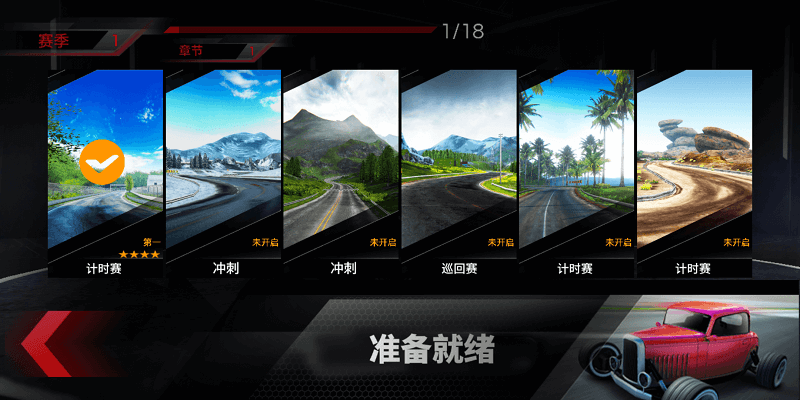Select the completed 计时赛 track with checkmark
Viewport: 800px width, 400px height.
pyautogui.click(x=104, y=172)
